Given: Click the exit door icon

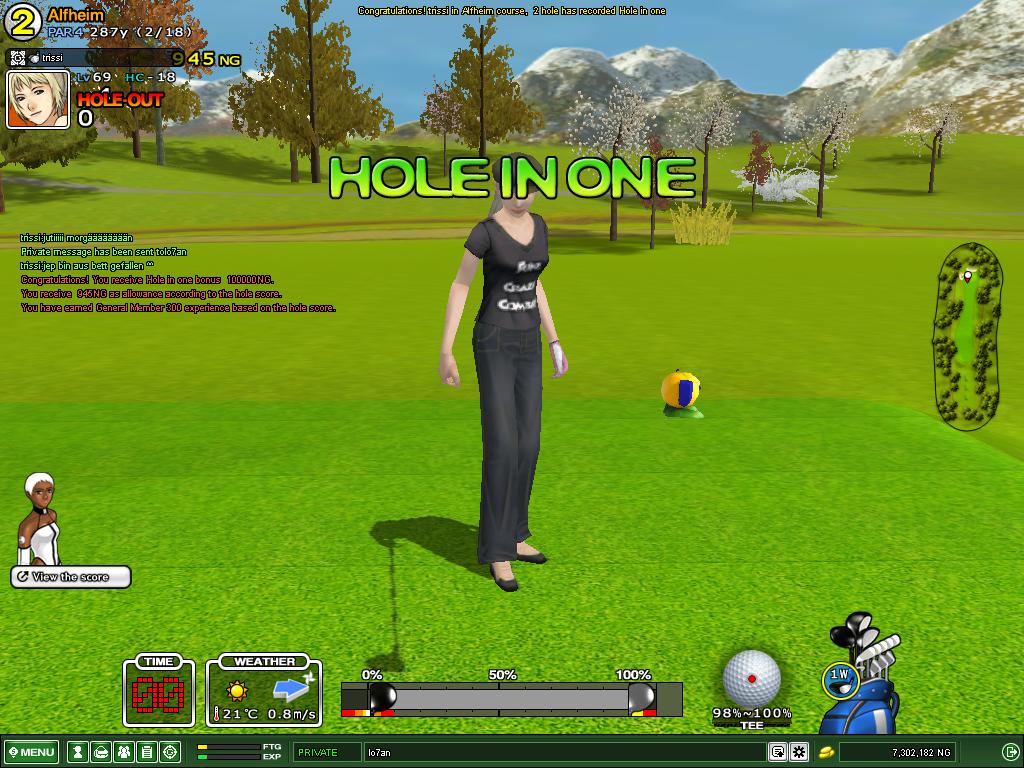Looking at the screenshot, I should point(1010,752).
